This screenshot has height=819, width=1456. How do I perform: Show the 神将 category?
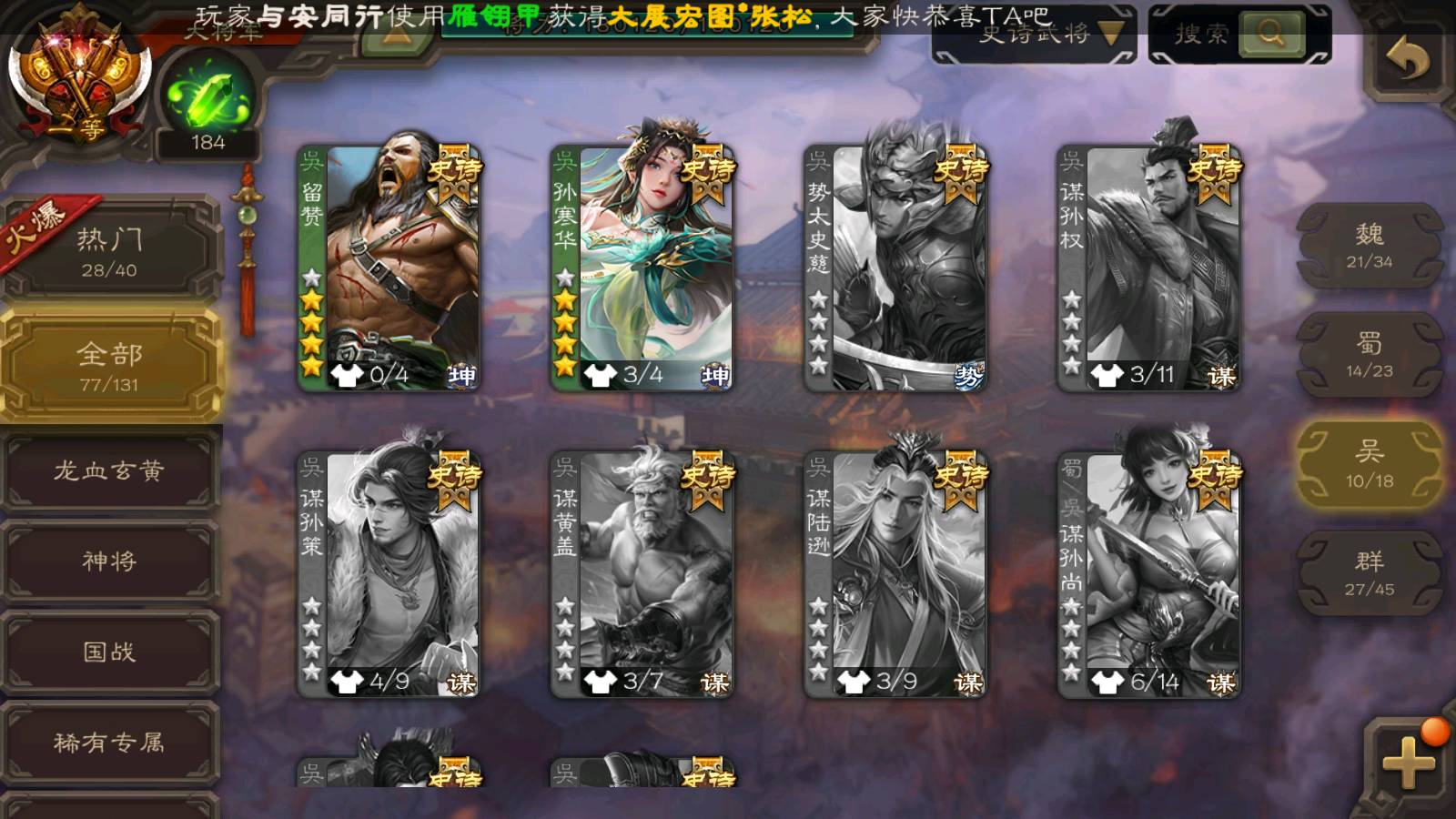tap(109, 561)
